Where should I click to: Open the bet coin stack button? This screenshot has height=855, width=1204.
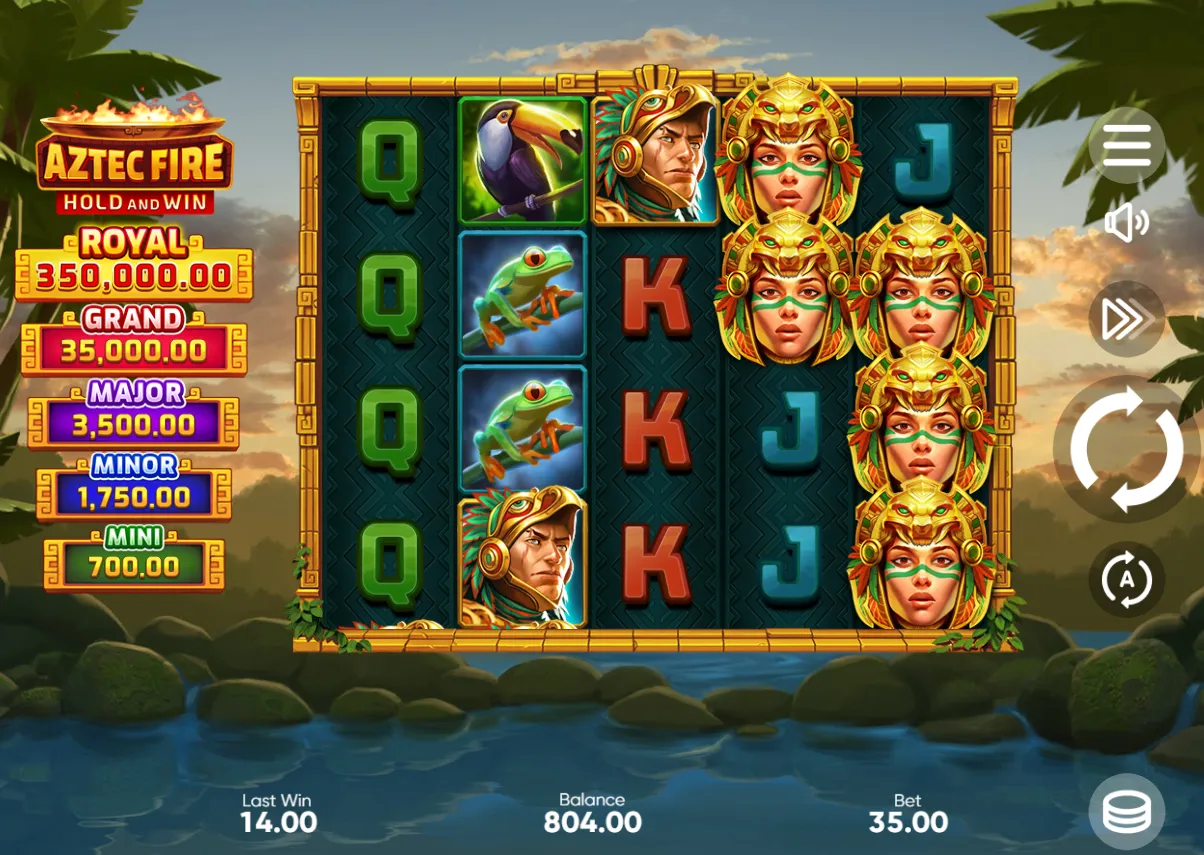click(1127, 812)
